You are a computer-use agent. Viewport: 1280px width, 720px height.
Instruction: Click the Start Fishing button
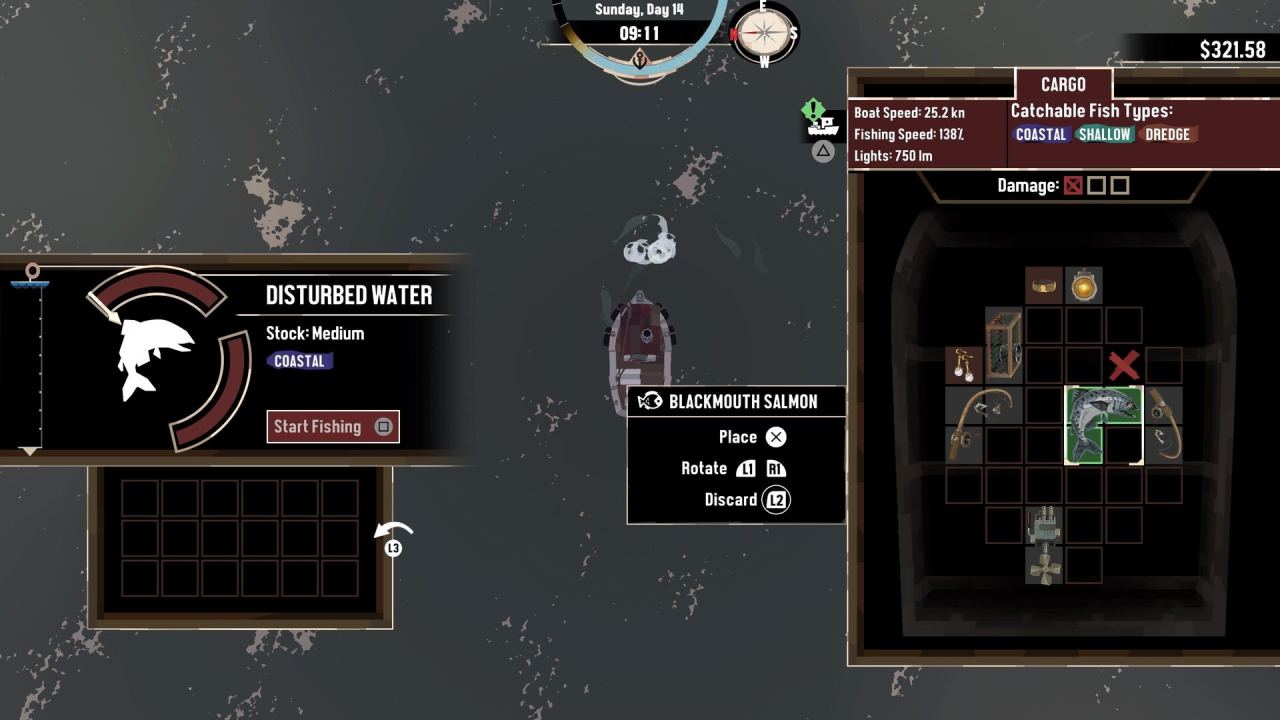click(332, 426)
